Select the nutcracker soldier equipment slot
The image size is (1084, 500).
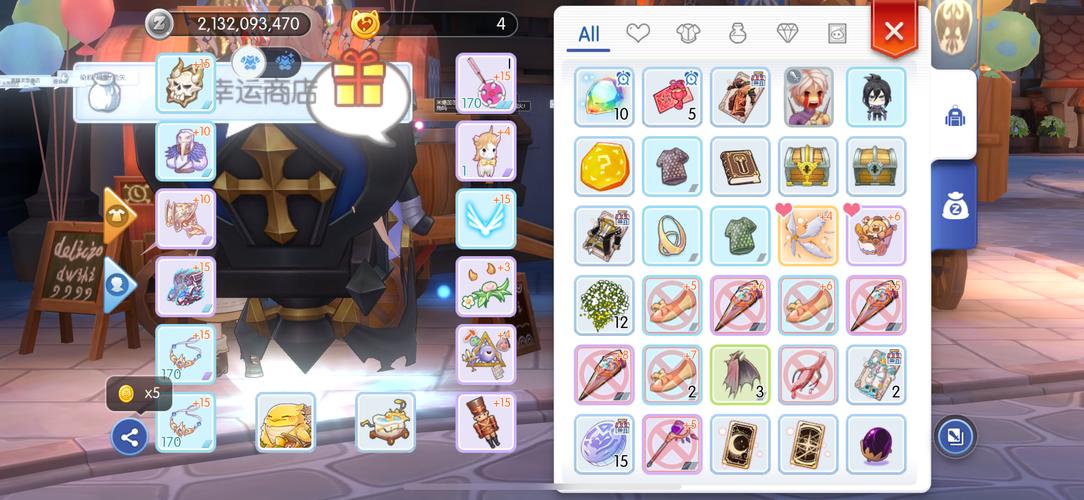click(486, 422)
